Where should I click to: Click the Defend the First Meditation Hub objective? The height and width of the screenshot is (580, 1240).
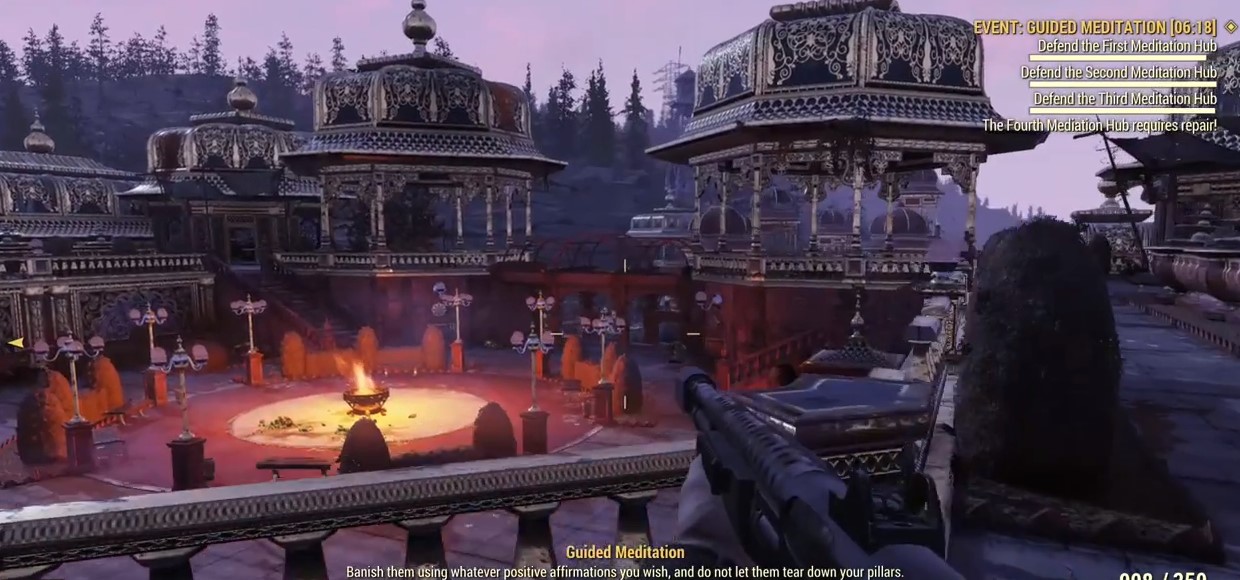coord(1127,46)
